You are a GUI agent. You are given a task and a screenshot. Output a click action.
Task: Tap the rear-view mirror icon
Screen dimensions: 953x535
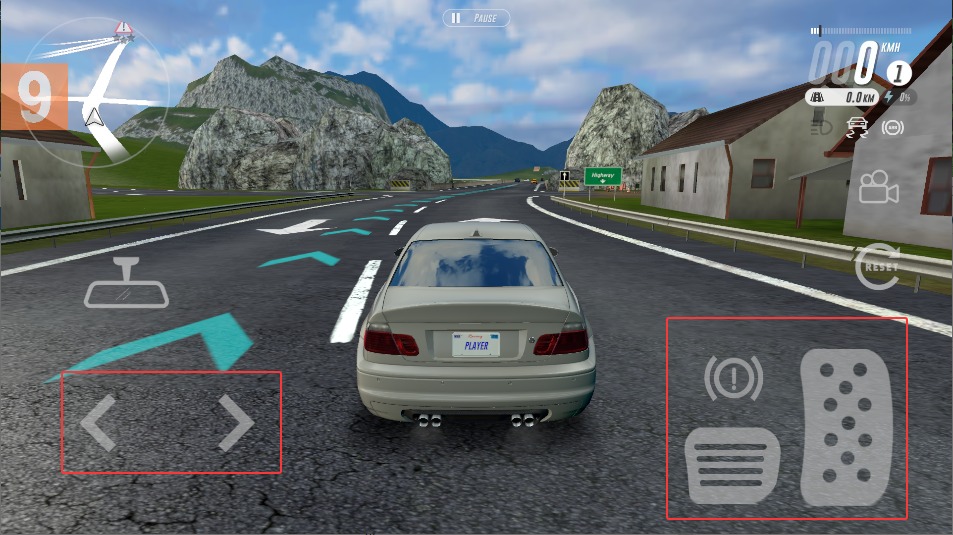(127, 285)
